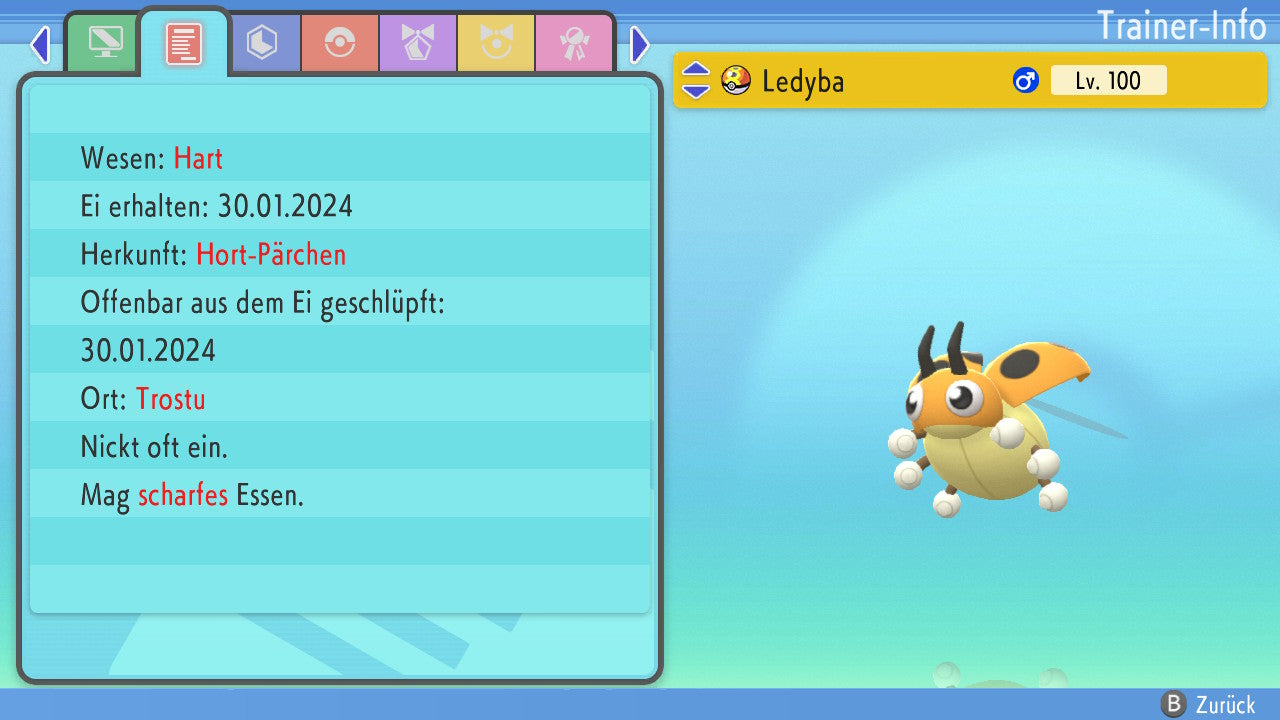The width and height of the screenshot is (1280, 720).
Task: Click the left arrow beside the tabs
Action: [40, 44]
